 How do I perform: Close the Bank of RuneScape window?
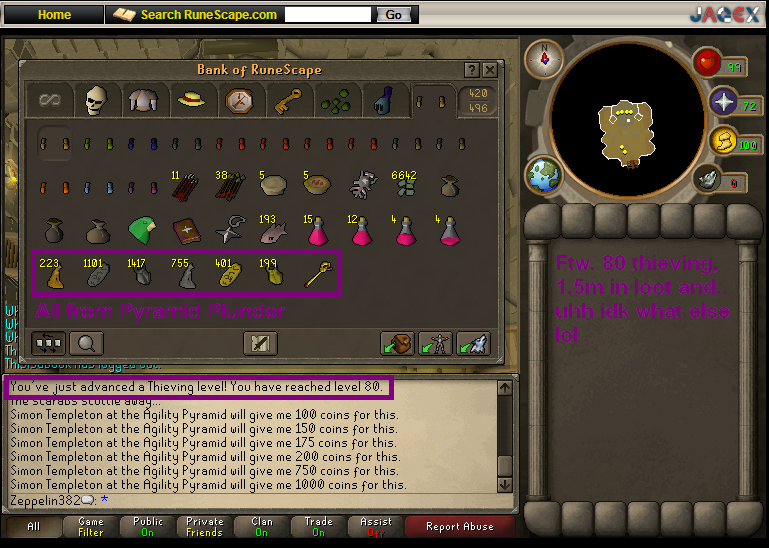(x=489, y=71)
